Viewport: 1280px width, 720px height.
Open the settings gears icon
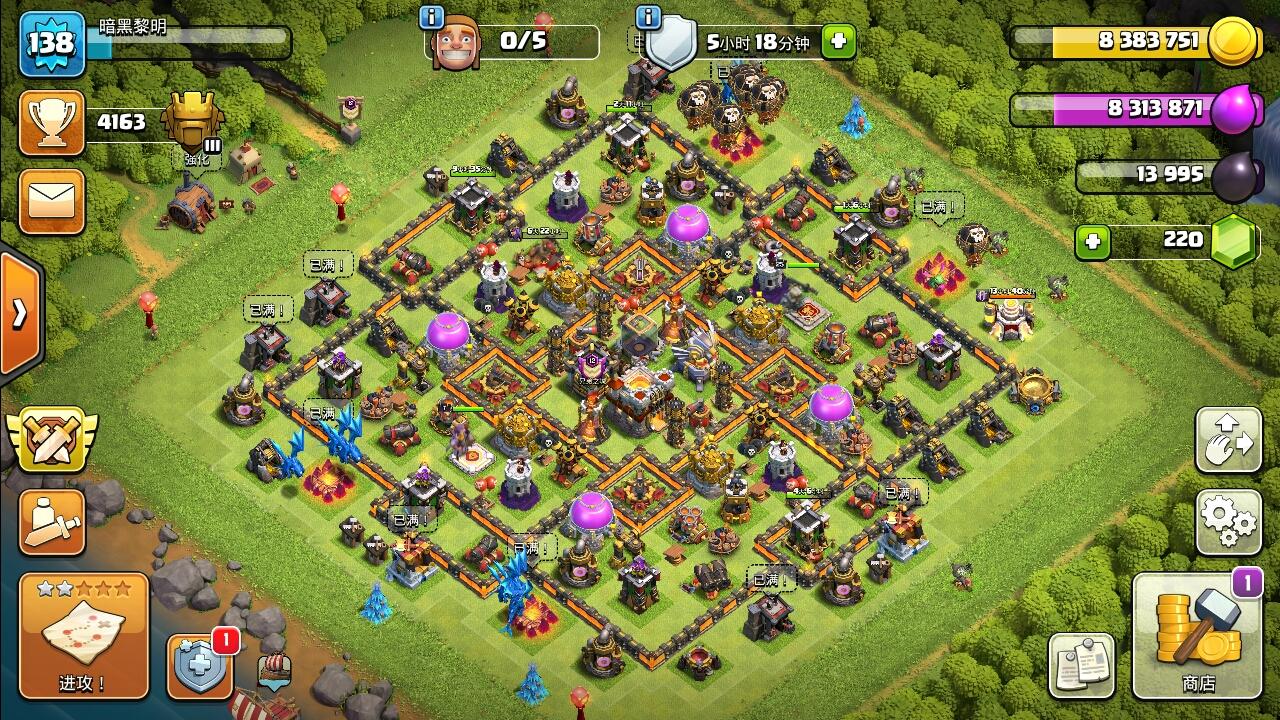(1228, 523)
